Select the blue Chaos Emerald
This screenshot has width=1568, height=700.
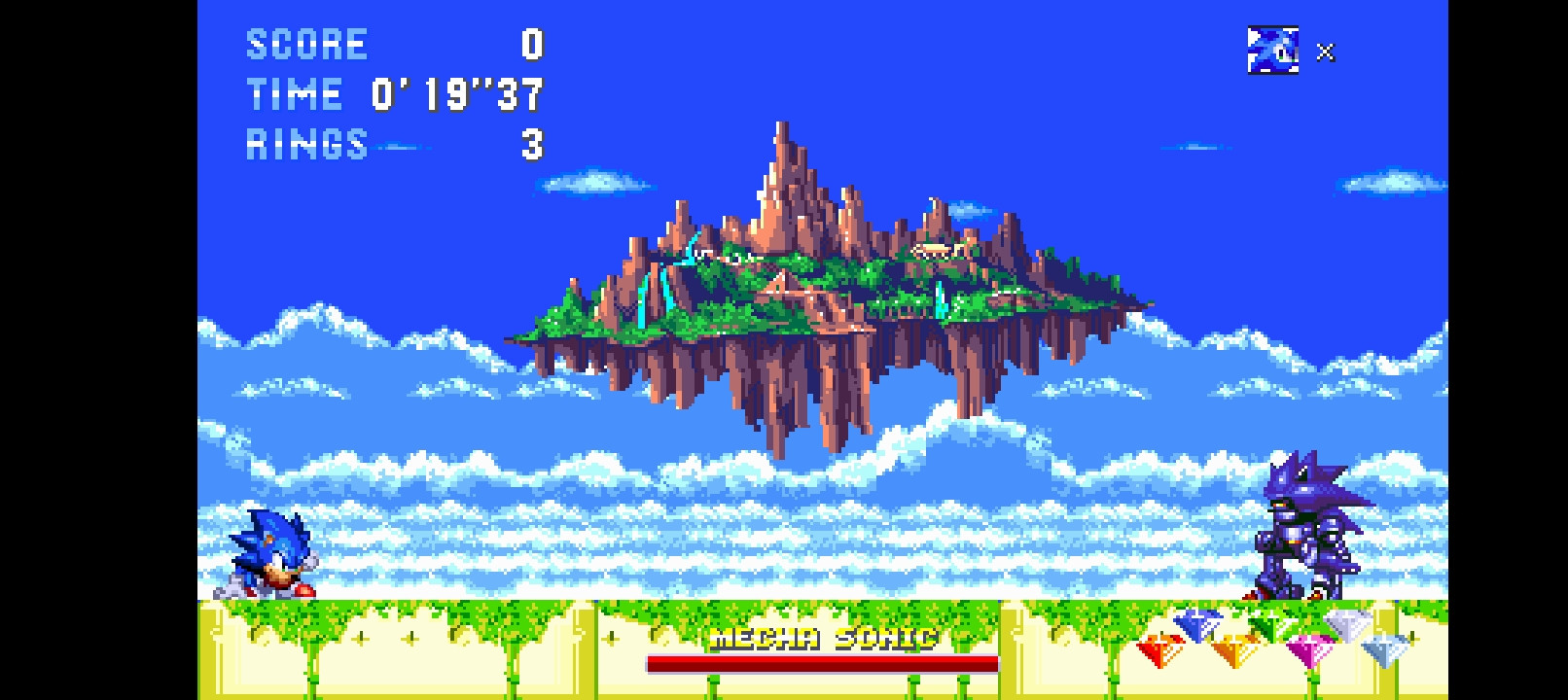pyautogui.click(x=1197, y=624)
